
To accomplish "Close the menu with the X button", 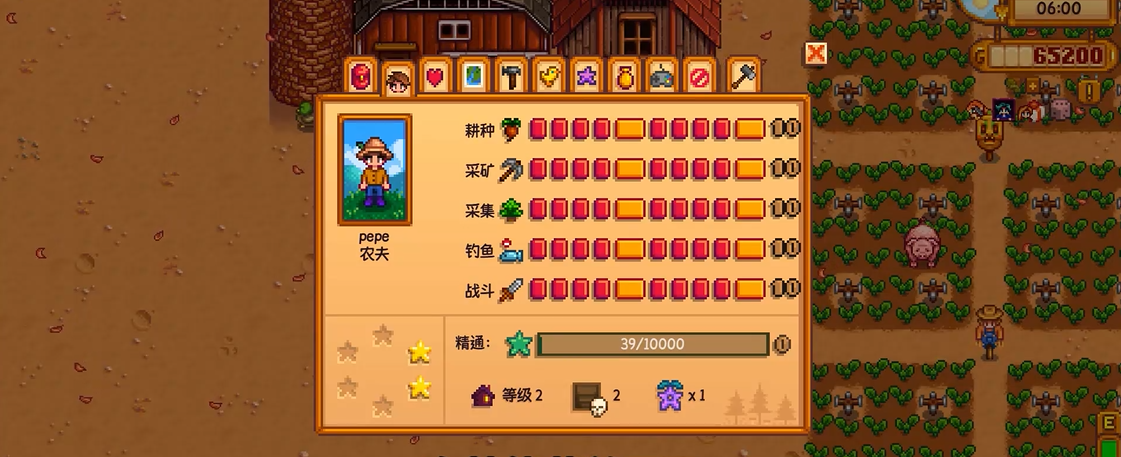I will coord(816,54).
